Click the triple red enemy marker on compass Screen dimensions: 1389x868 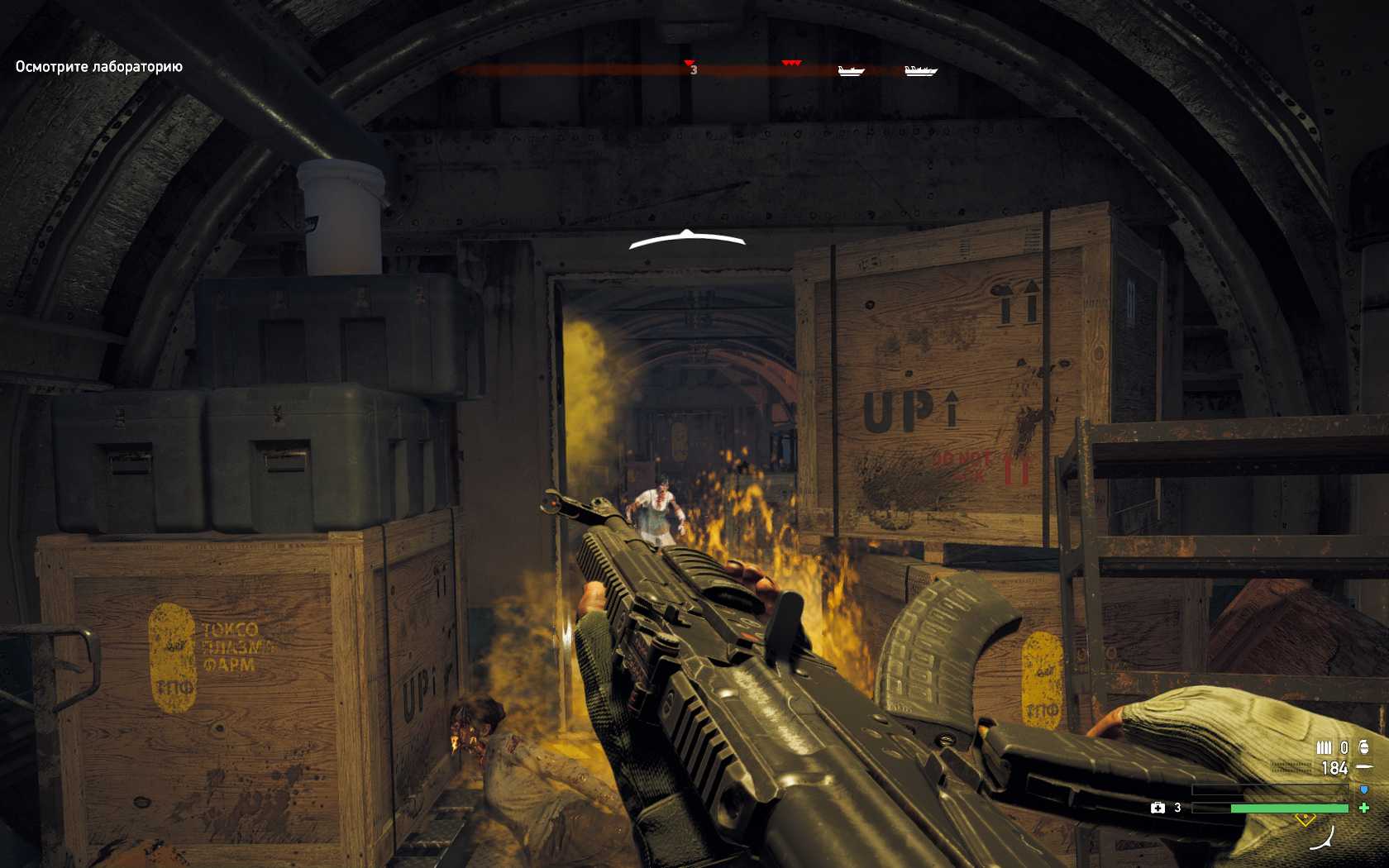[x=792, y=63]
